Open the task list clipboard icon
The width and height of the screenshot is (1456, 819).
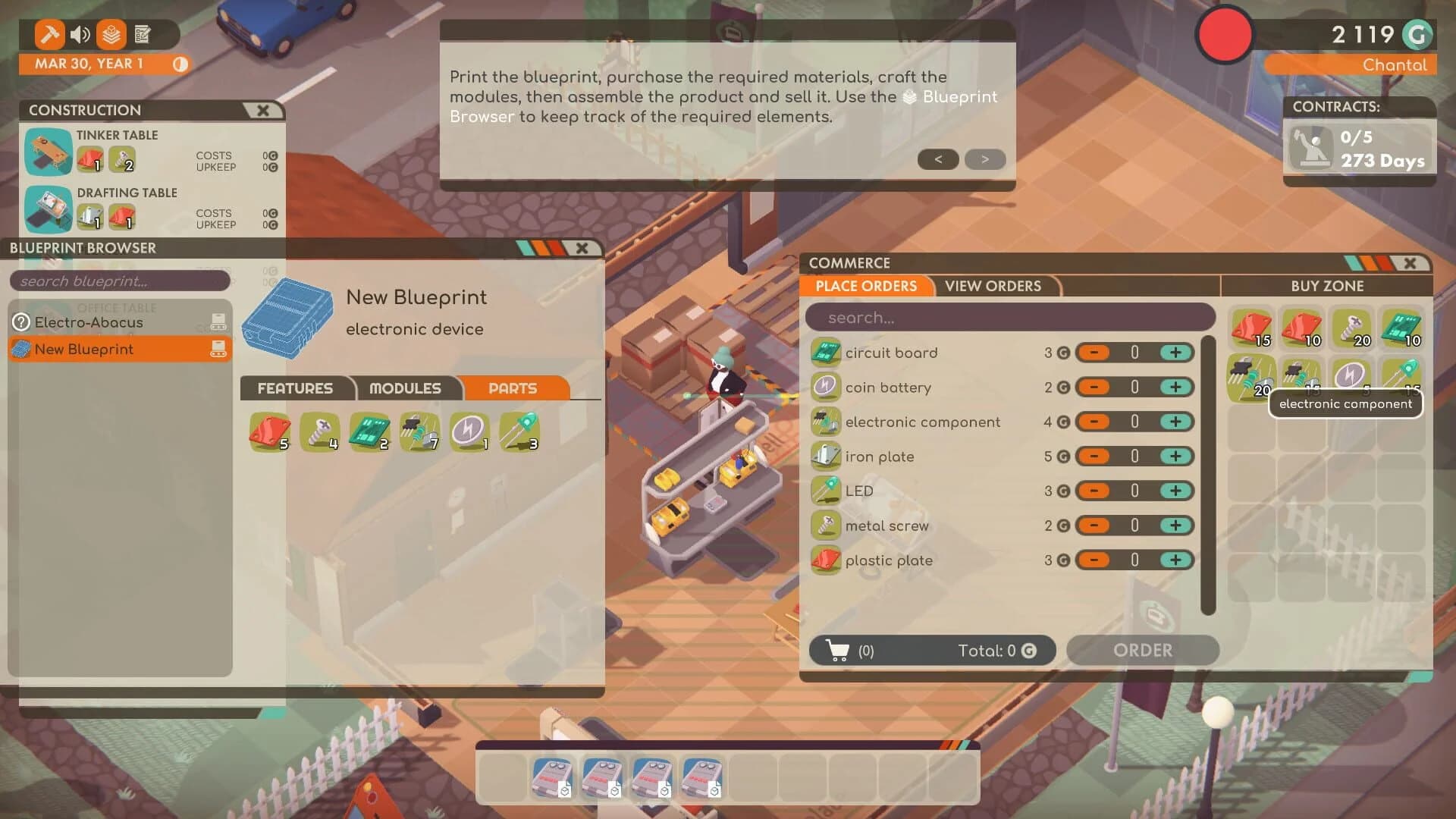(143, 35)
